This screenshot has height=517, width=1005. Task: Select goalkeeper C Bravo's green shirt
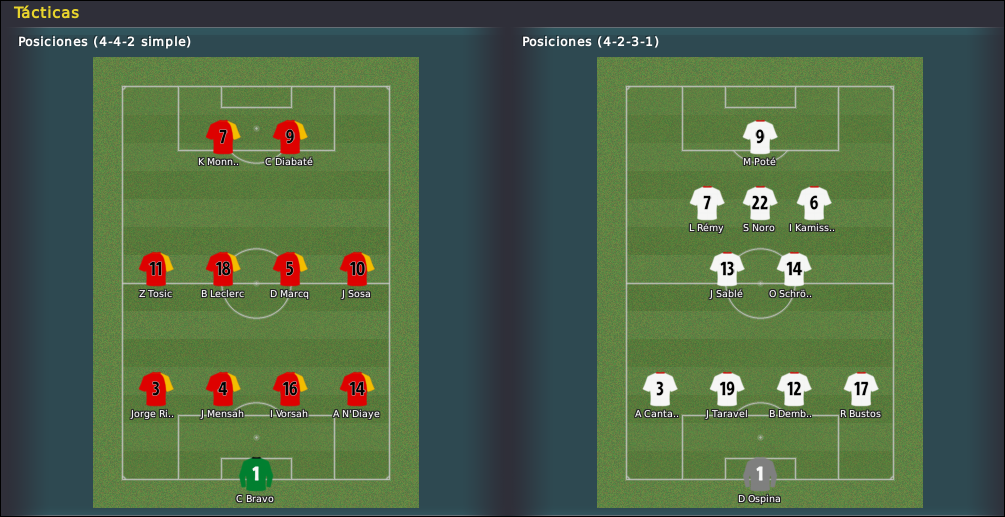256,474
